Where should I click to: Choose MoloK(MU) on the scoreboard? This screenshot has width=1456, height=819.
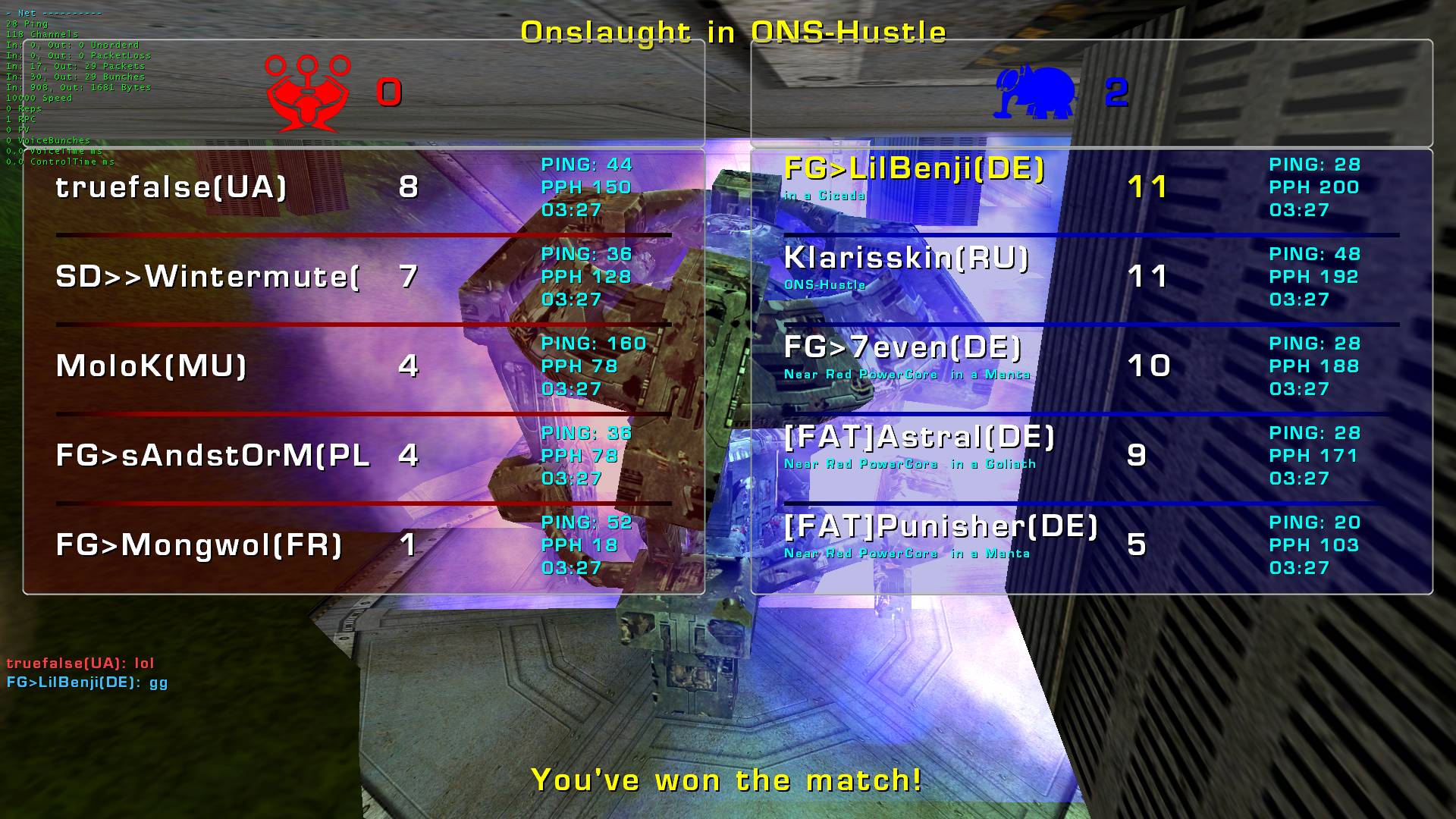click(152, 366)
